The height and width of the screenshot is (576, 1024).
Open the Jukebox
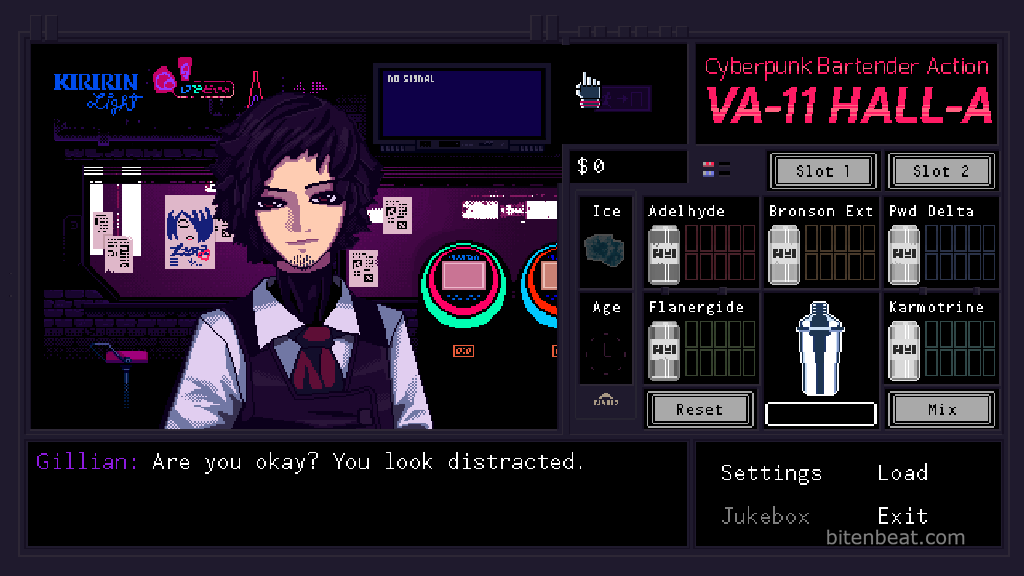click(765, 516)
